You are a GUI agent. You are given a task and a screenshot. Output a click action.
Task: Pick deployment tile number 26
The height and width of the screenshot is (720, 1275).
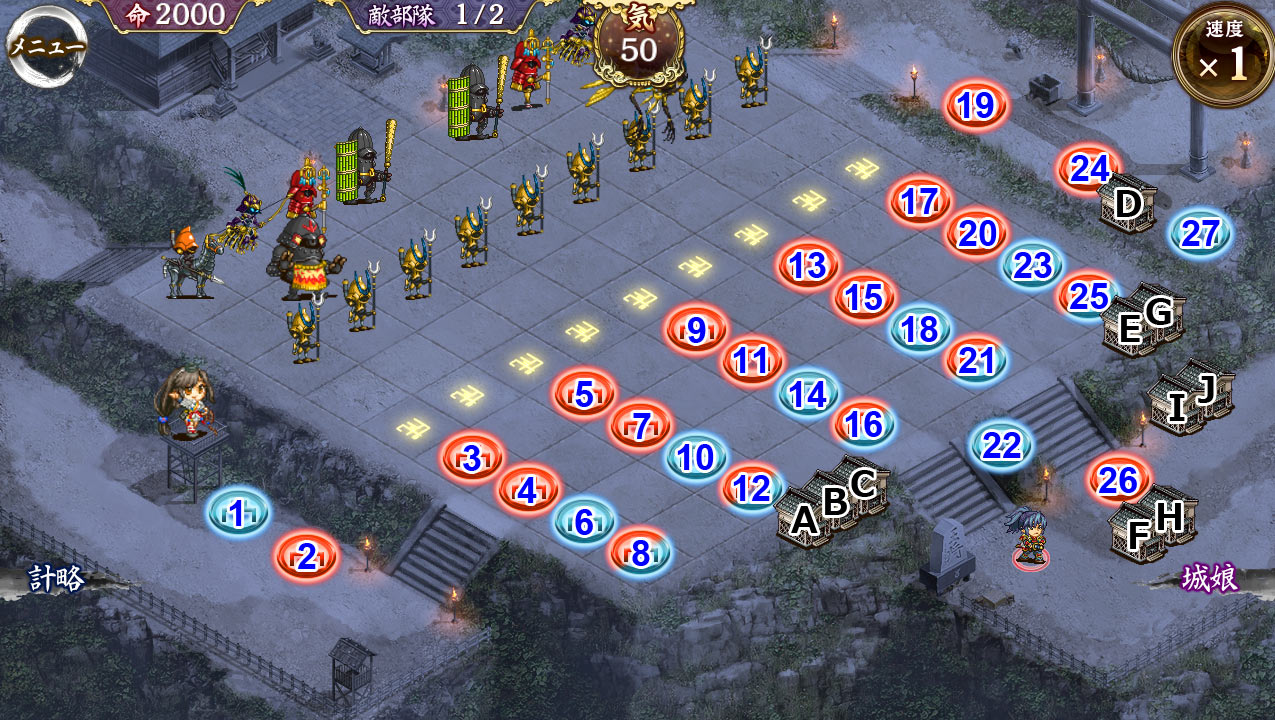[x=1119, y=481]
